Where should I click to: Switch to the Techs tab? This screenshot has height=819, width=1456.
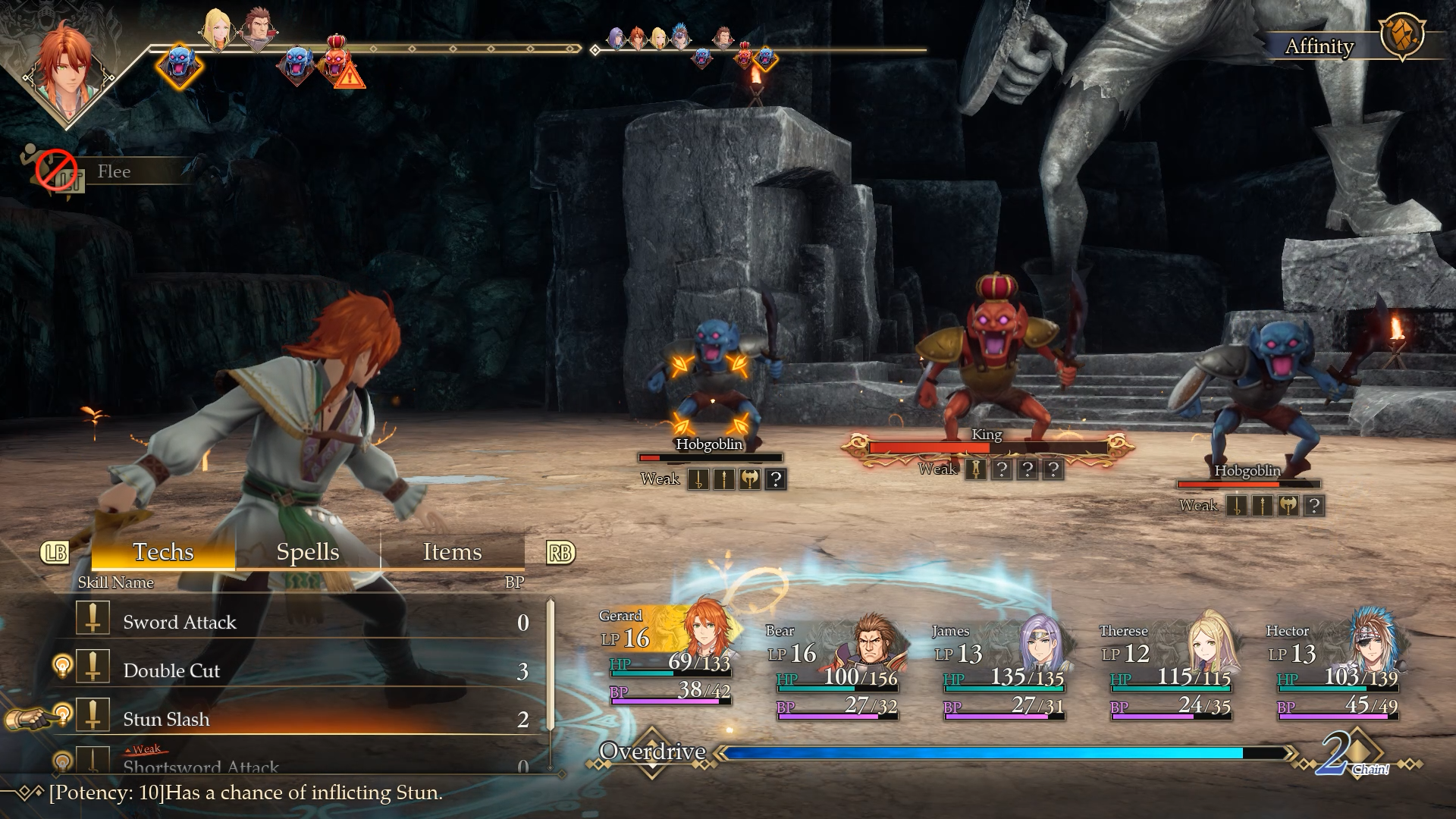coord(163,552)
